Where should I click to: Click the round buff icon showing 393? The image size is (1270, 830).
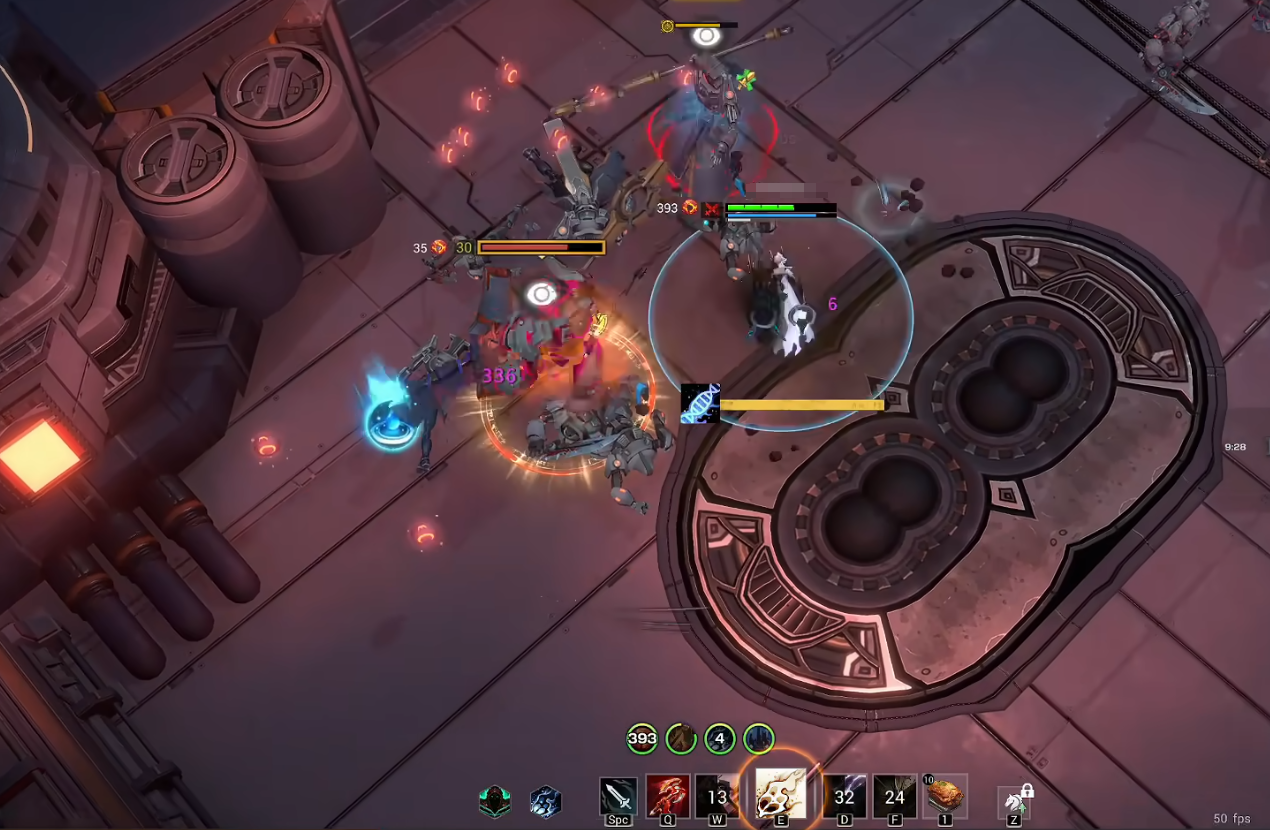[642, 739]
